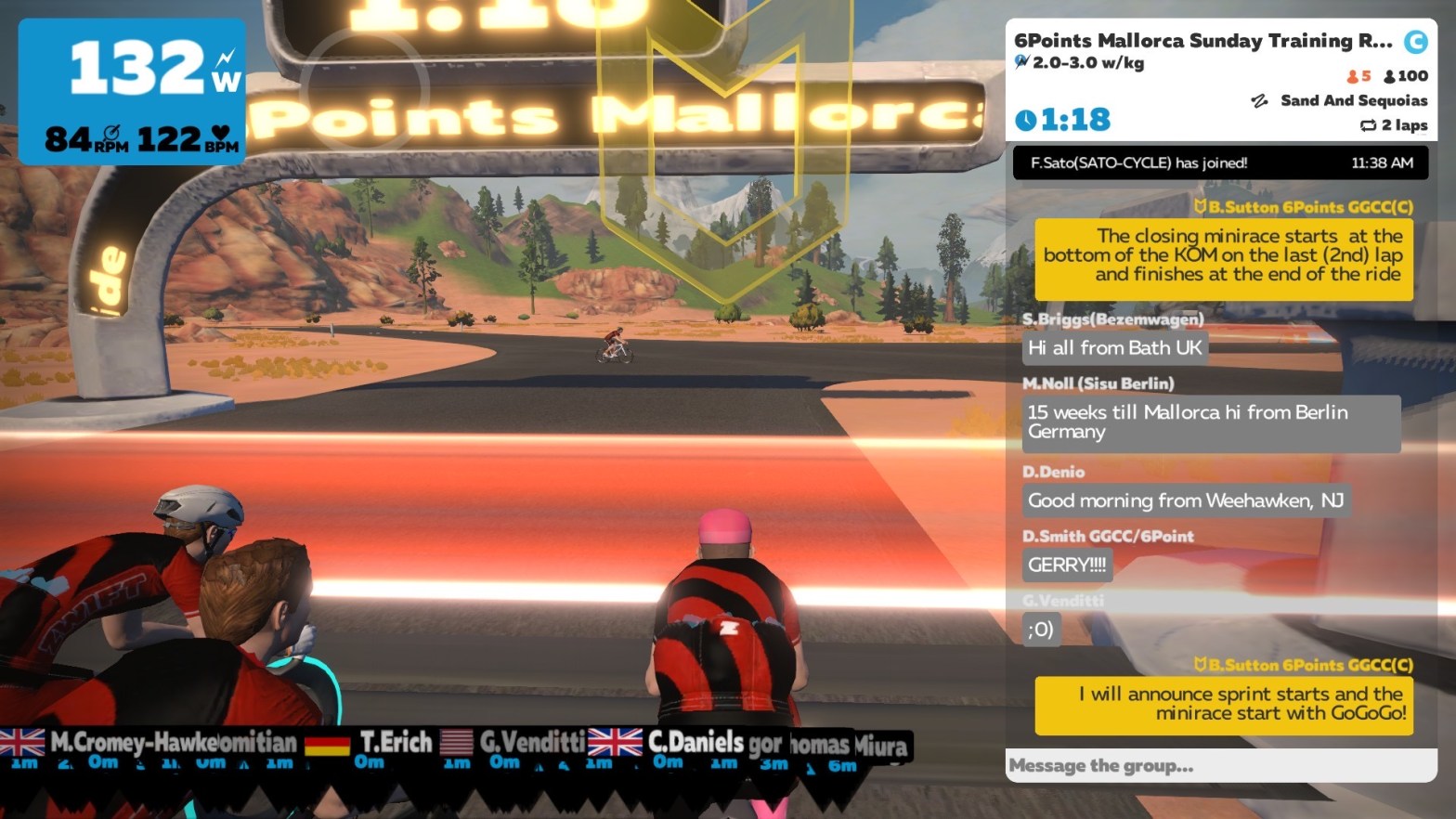Click the yellow sprint starts GoGoGo announcement

tap(1223, 704)
